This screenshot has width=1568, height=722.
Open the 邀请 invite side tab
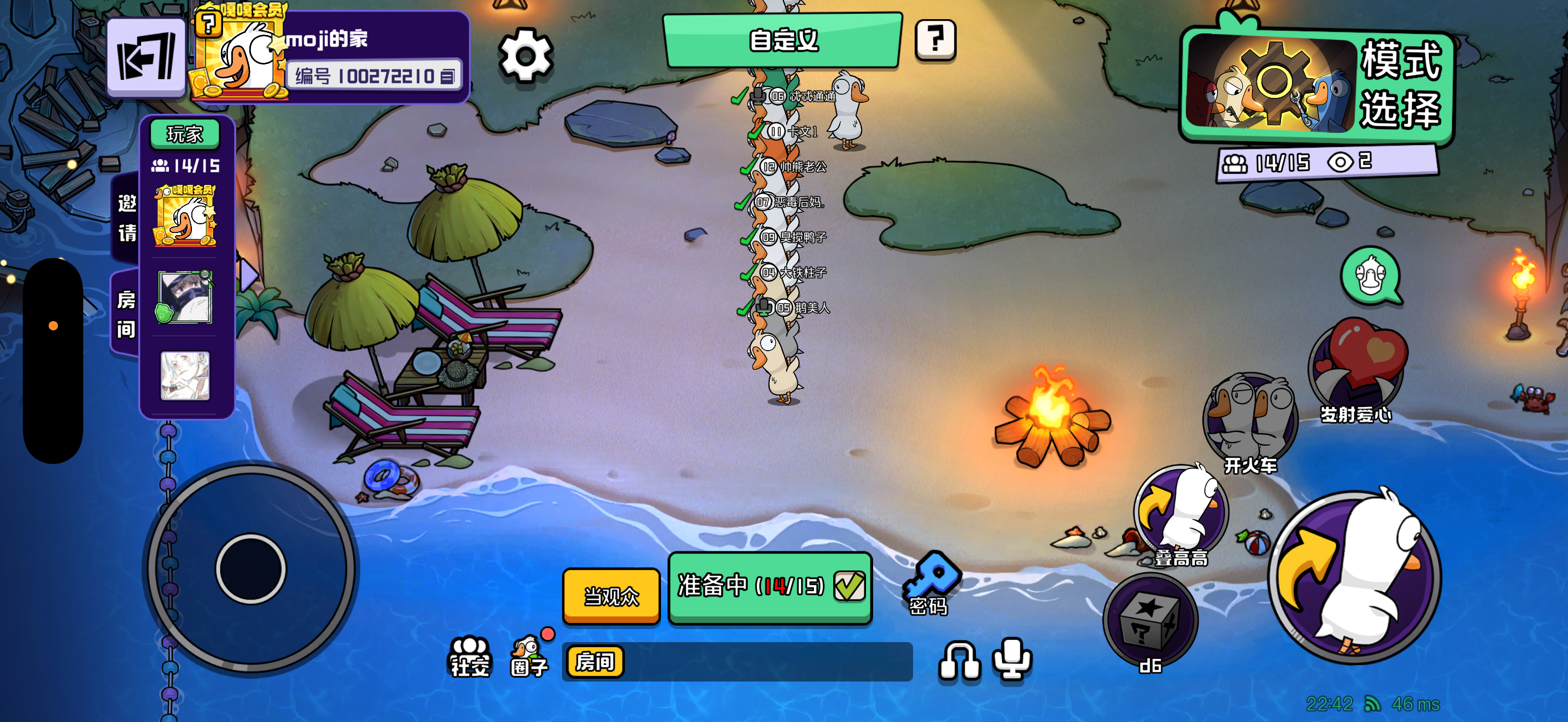tap(126, 217)
